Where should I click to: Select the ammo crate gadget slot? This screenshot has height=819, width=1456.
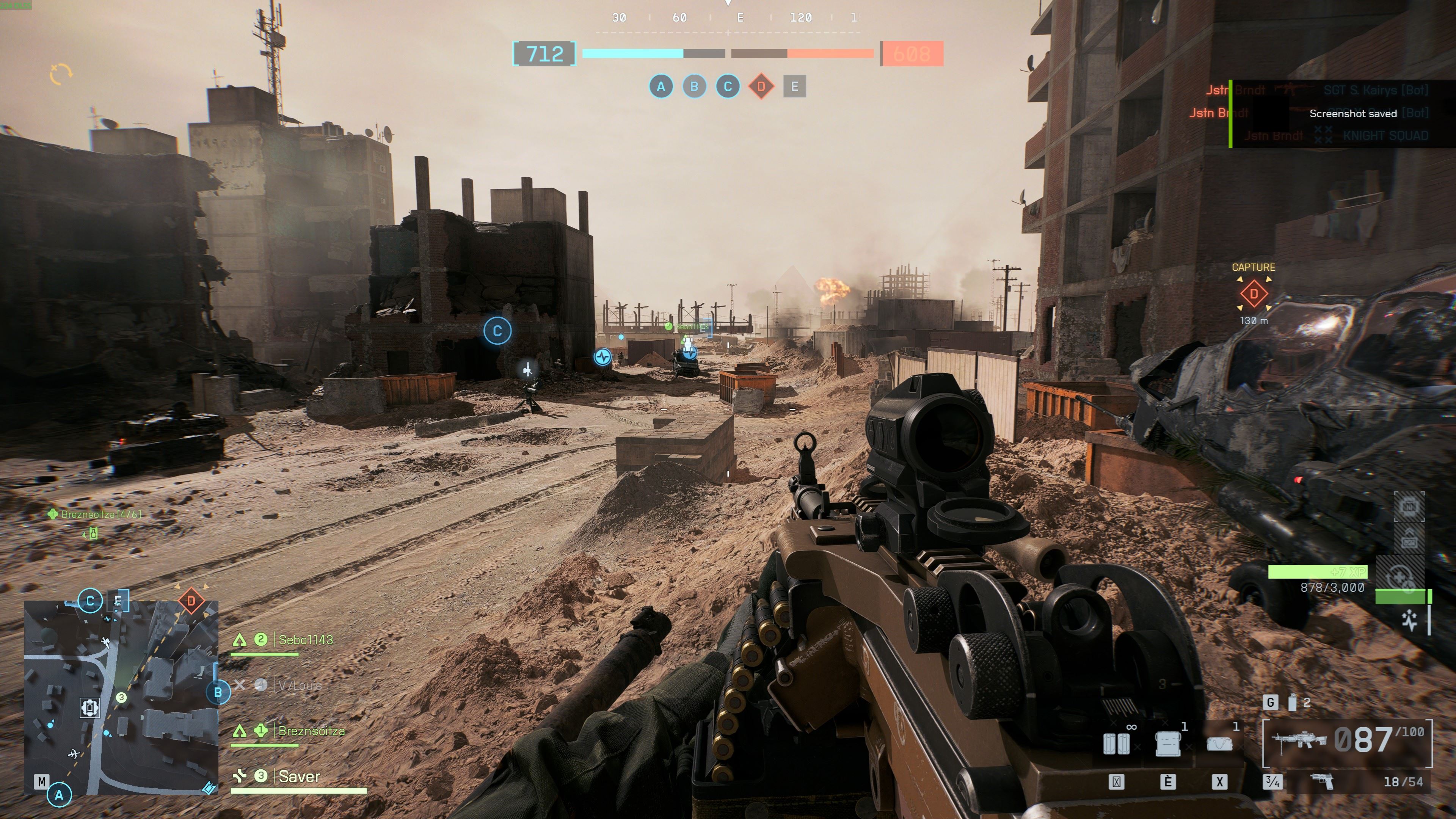pos(1168,744)
